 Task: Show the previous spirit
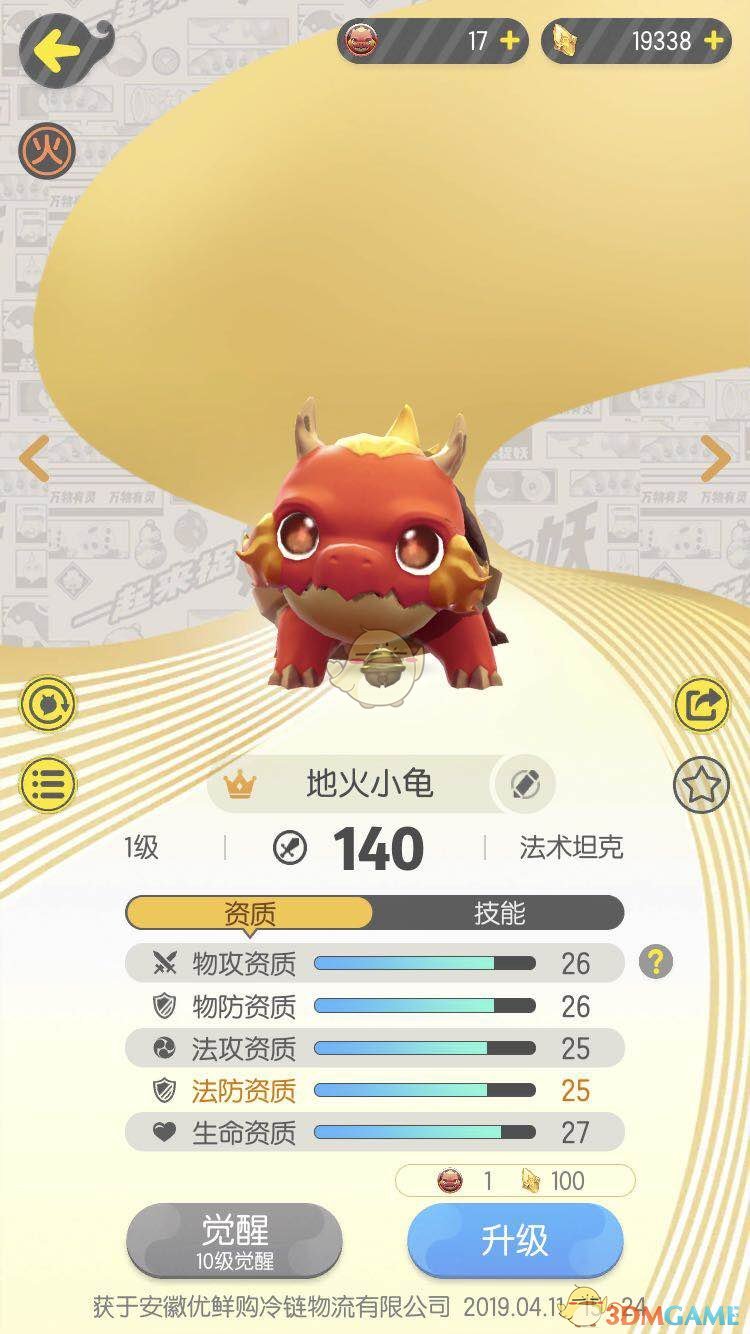pos(34,459)
